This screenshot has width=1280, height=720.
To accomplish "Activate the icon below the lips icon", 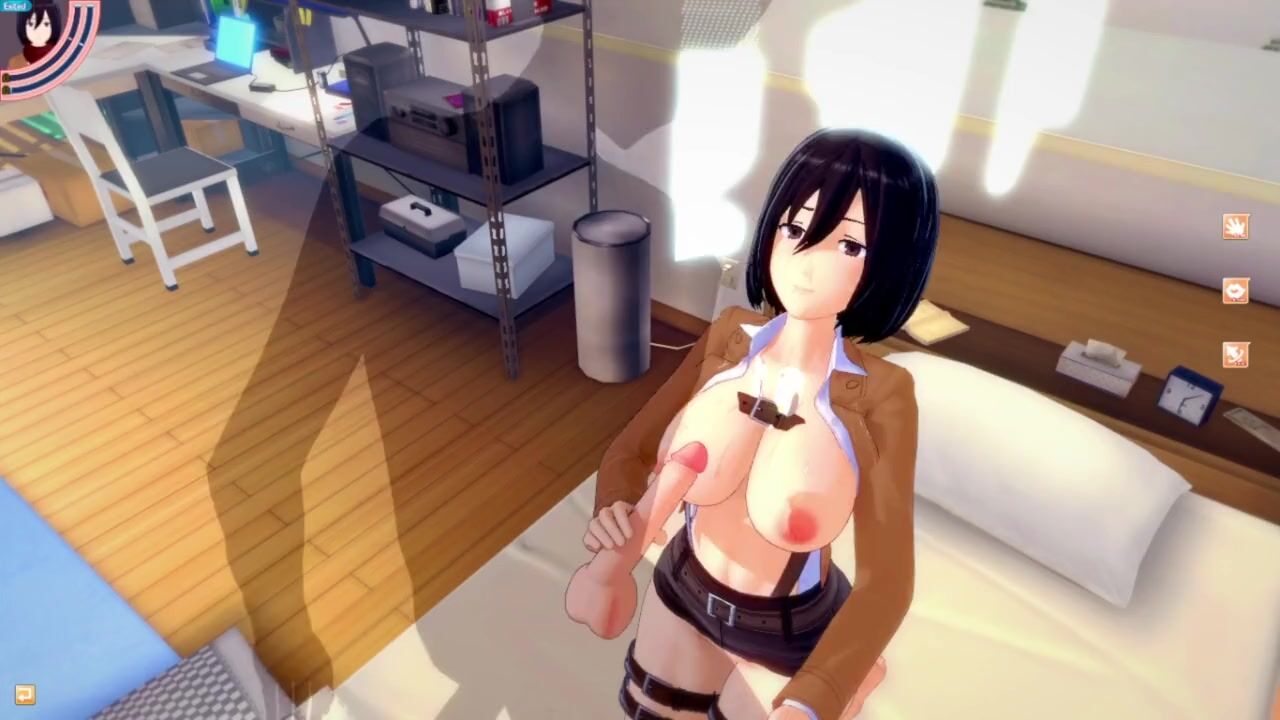I will pos(1235,355).
